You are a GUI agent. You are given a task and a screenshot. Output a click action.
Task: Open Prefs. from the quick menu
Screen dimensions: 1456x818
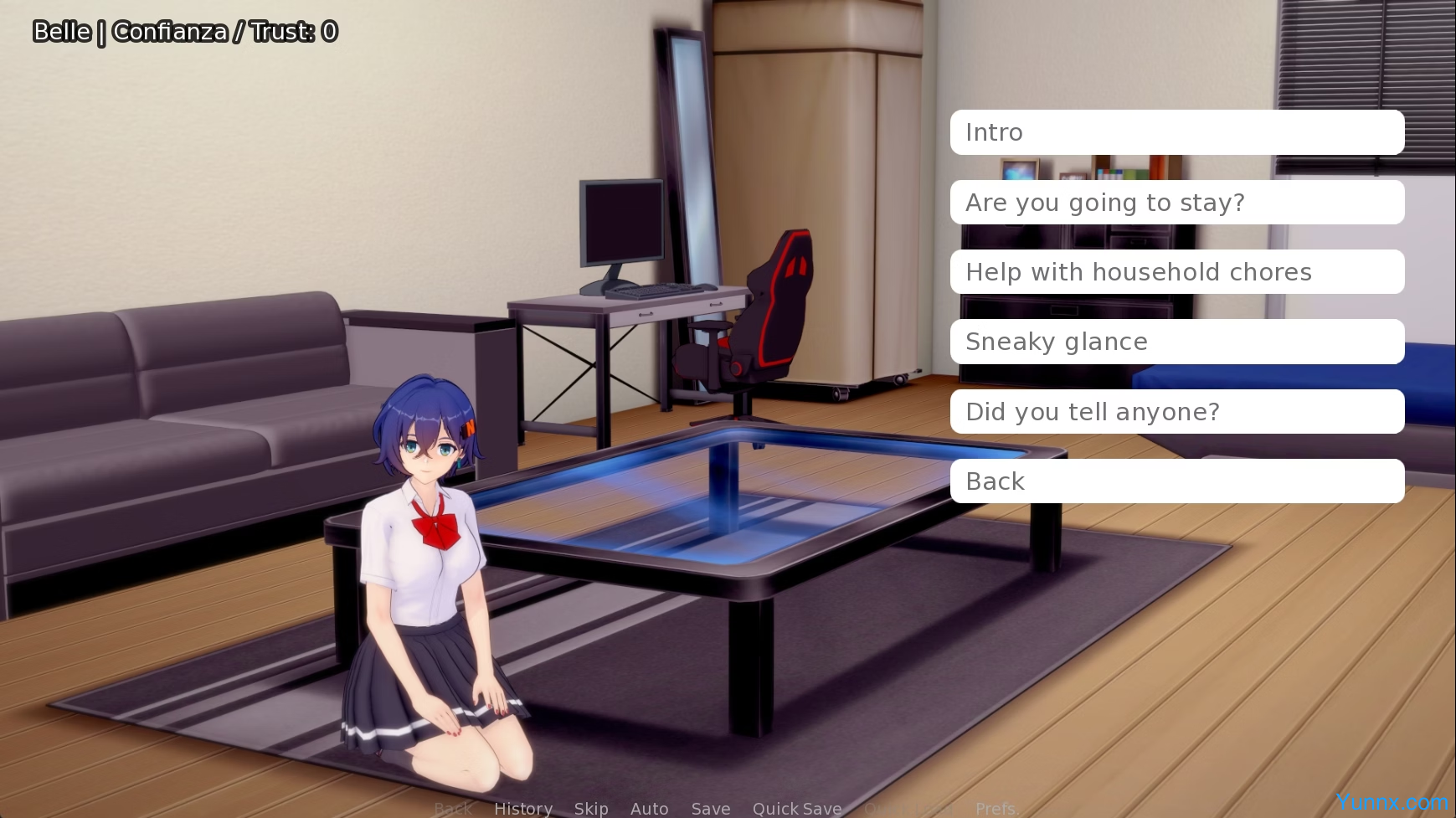click(996, 808)
